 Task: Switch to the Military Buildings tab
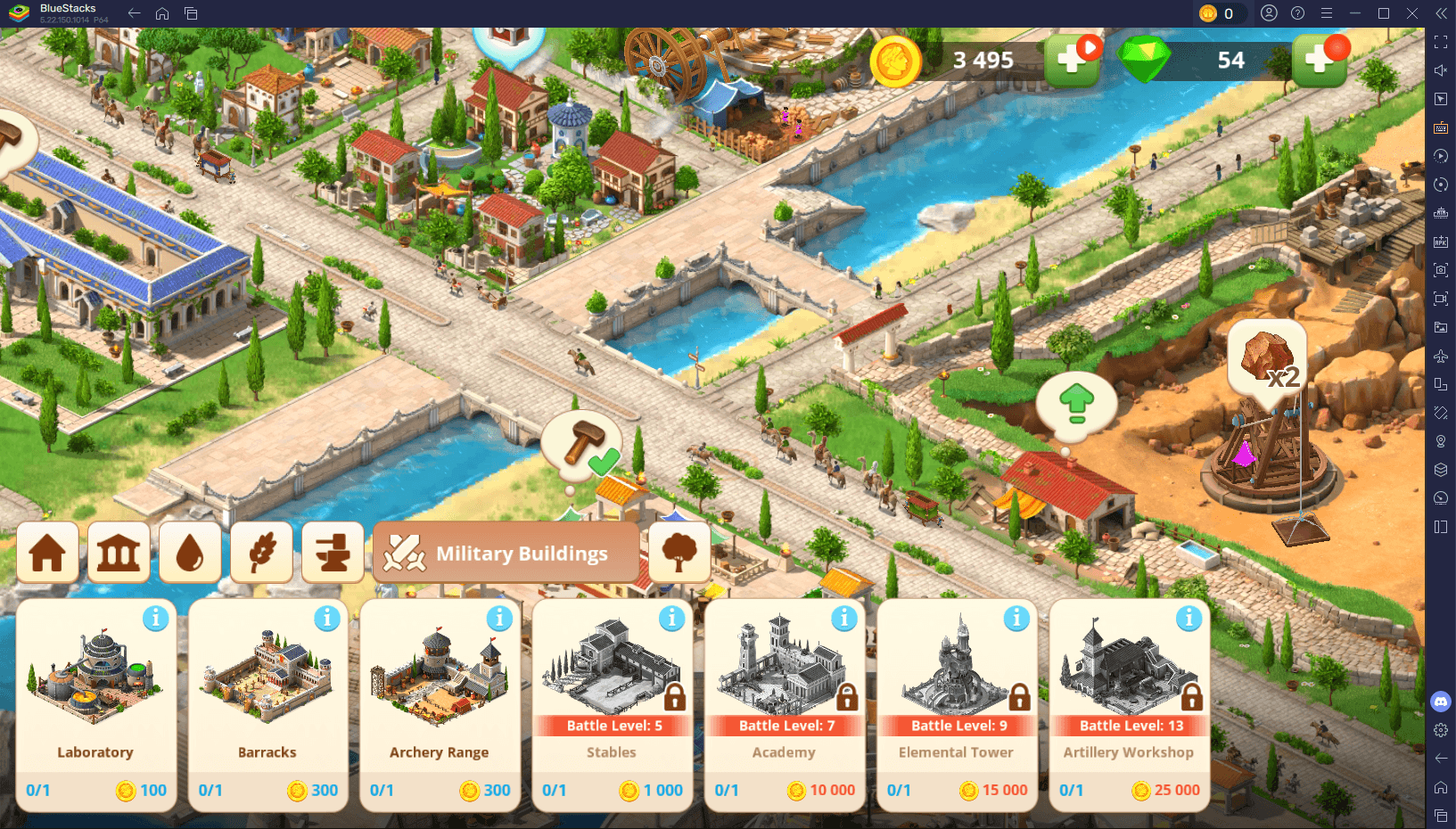506,553
